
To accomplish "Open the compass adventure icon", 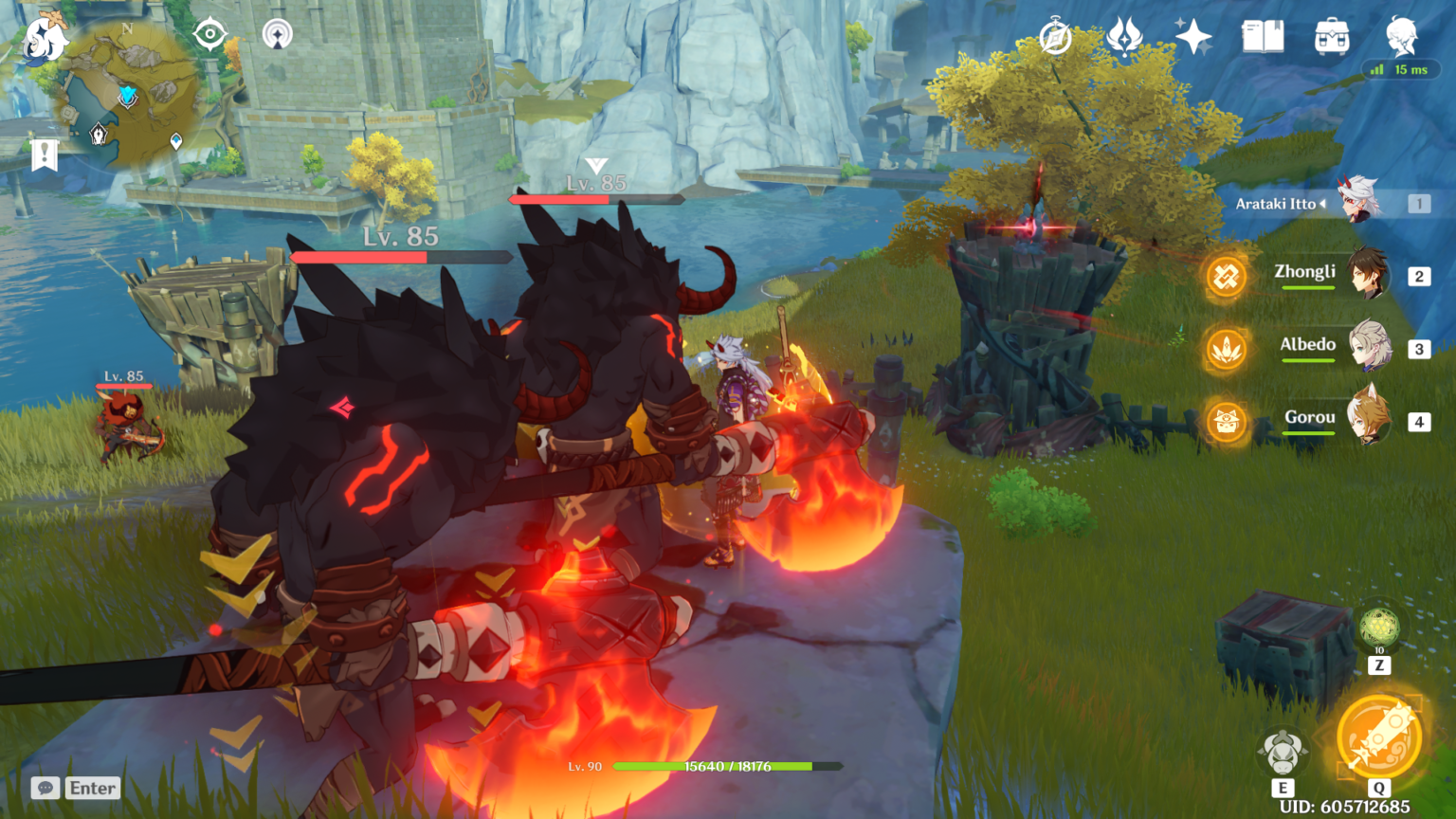I will 1055,39.
